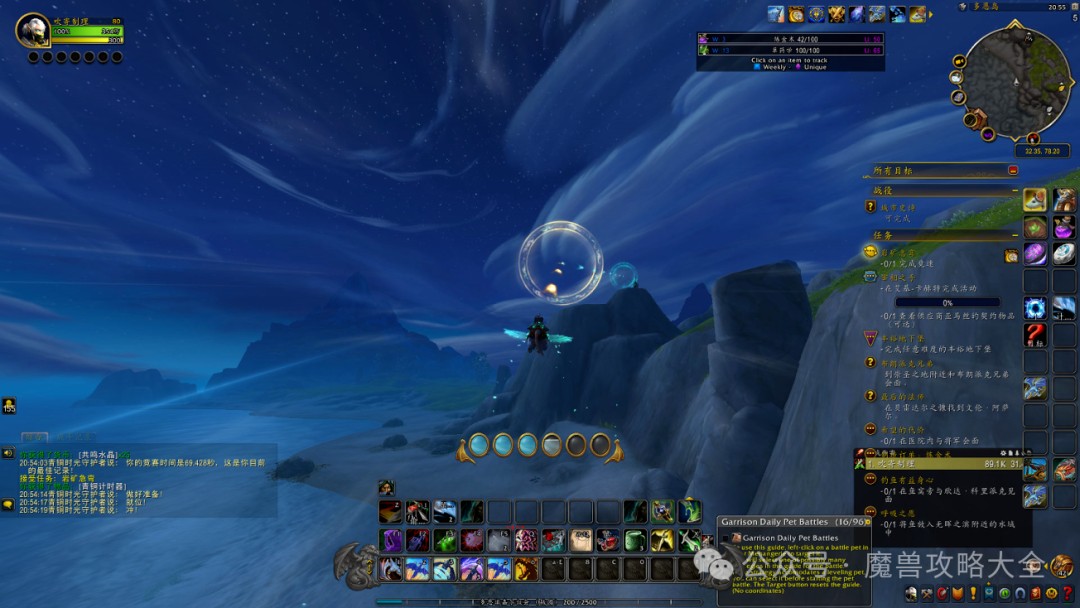Screen dimensions: 1080x608
Task: Click the green mug action slot
Action: tap(636, 541)
